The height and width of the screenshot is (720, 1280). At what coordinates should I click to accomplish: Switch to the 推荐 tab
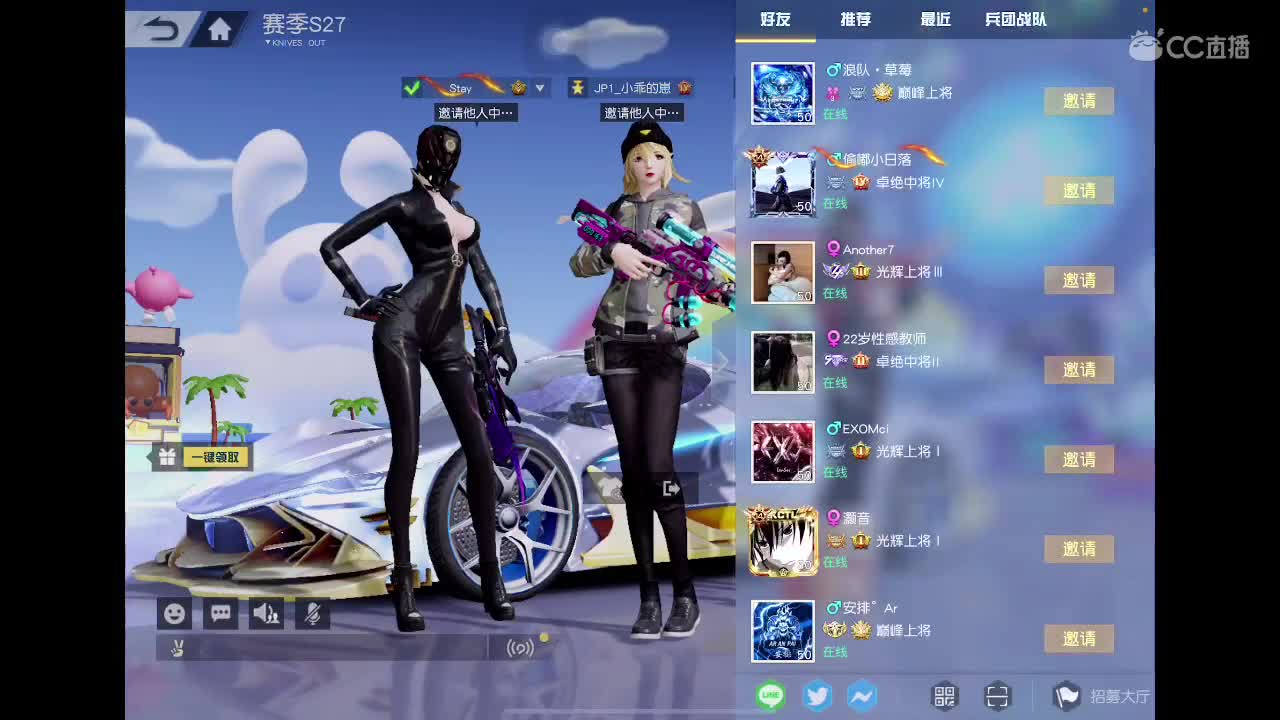856,18
